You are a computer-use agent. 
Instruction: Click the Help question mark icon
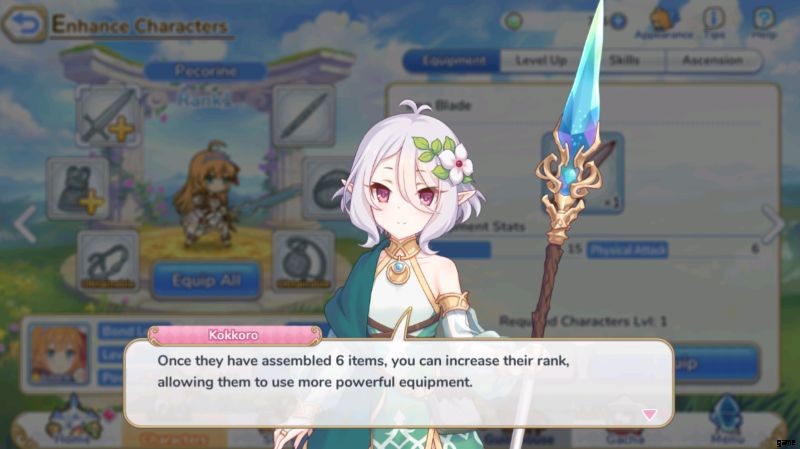point(764,21)
